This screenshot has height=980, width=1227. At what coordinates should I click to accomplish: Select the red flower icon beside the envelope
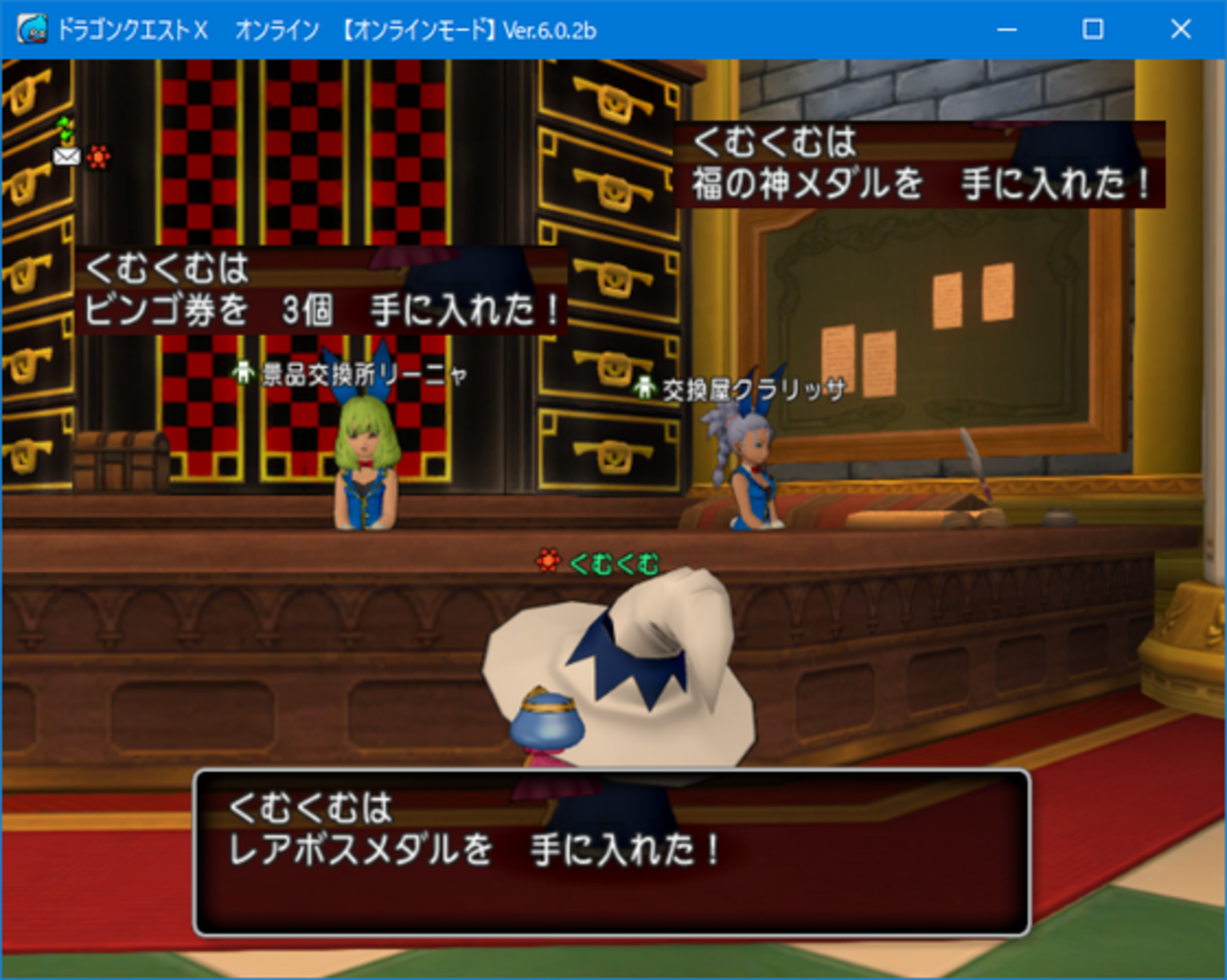pos(98,156)
